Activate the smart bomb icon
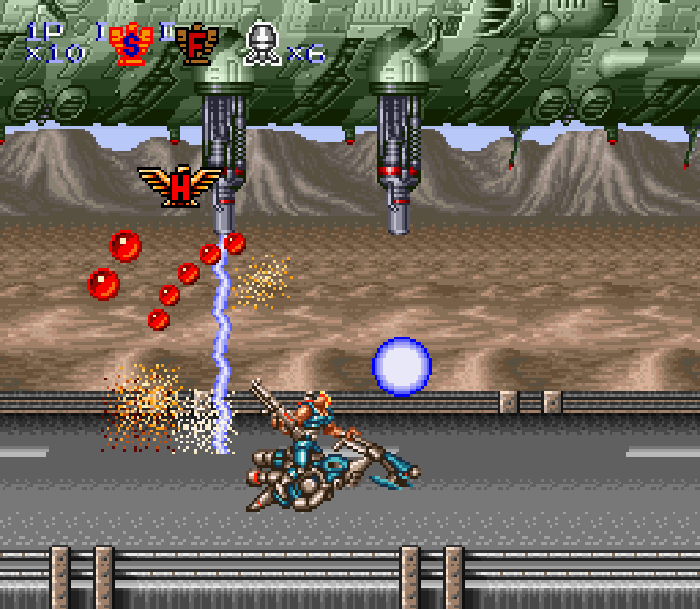 [262, 44]
